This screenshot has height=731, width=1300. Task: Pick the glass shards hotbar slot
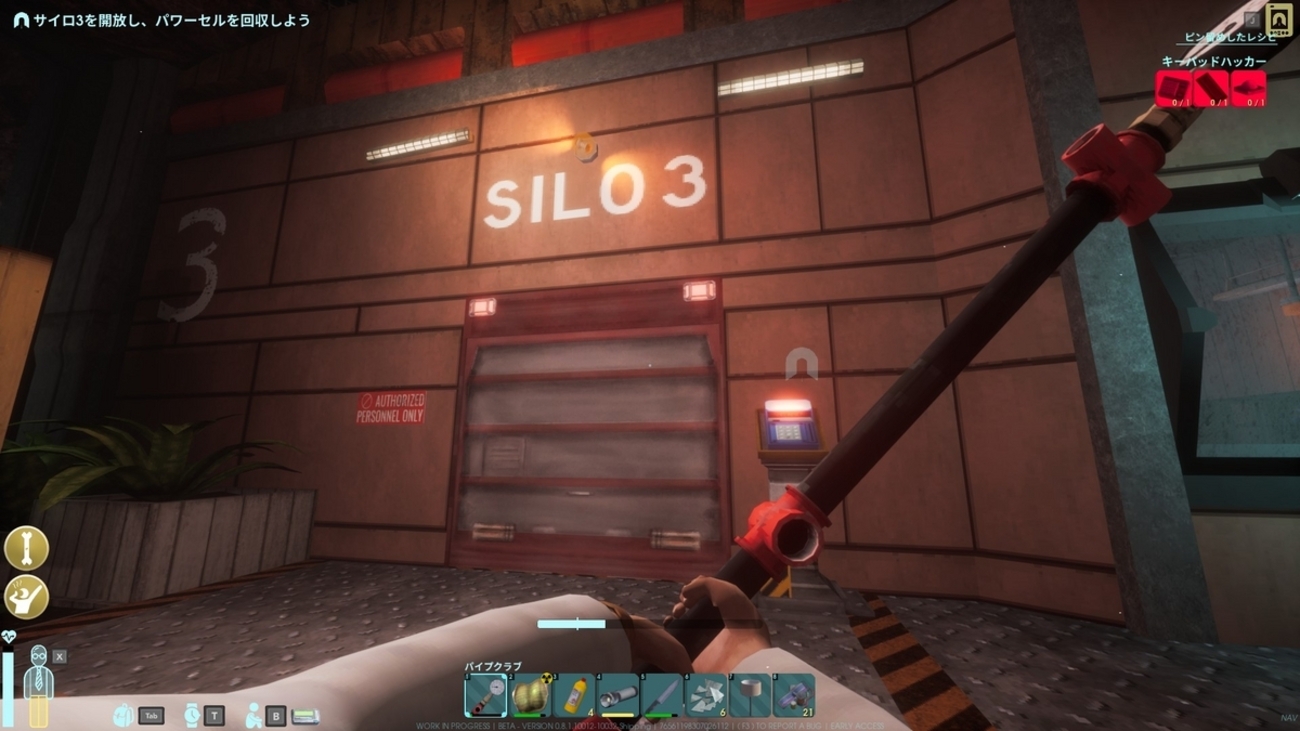pyautogui.click(x=706, y=695)
